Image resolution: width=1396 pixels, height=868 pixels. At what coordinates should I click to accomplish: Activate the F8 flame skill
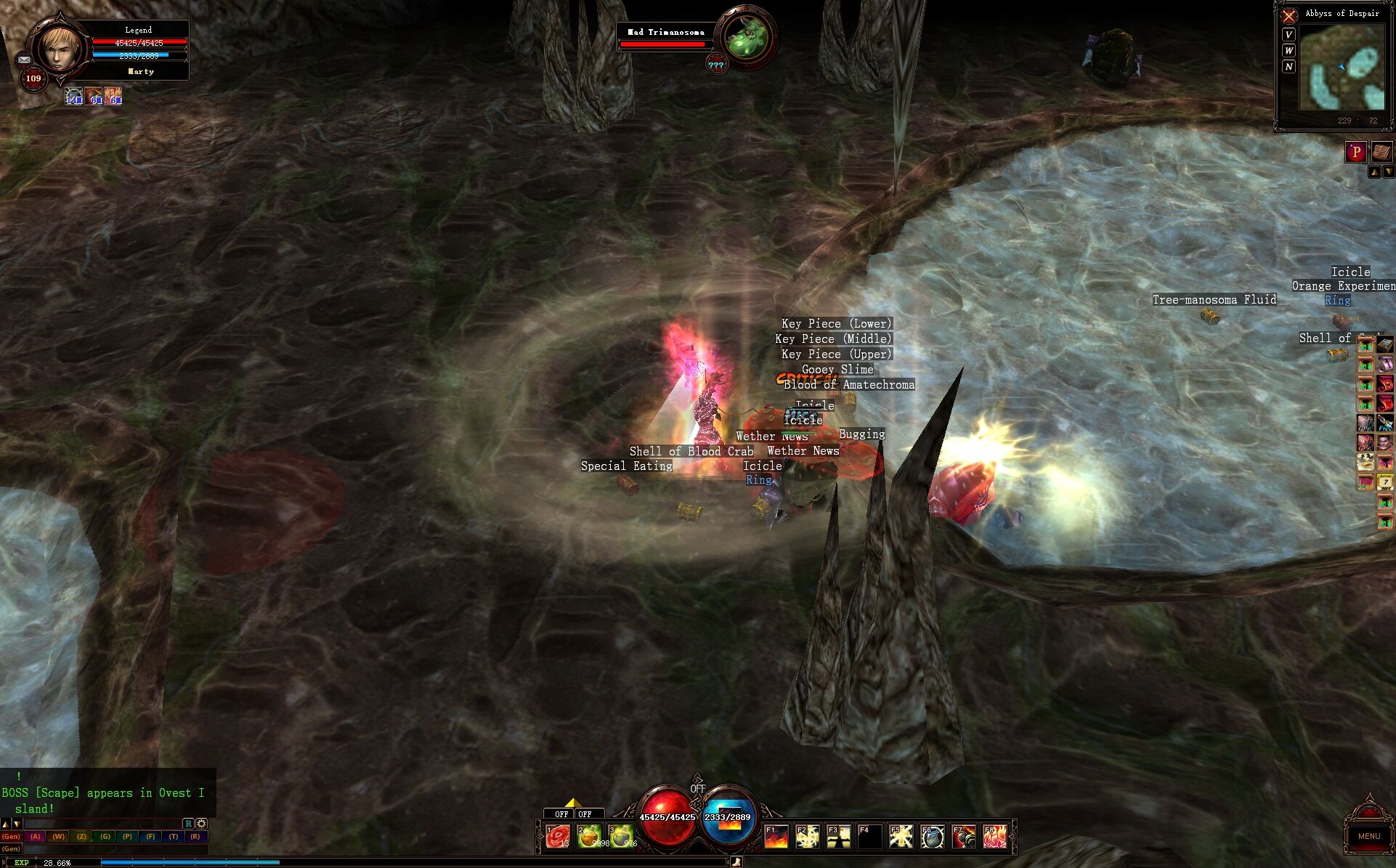[995, 837]
